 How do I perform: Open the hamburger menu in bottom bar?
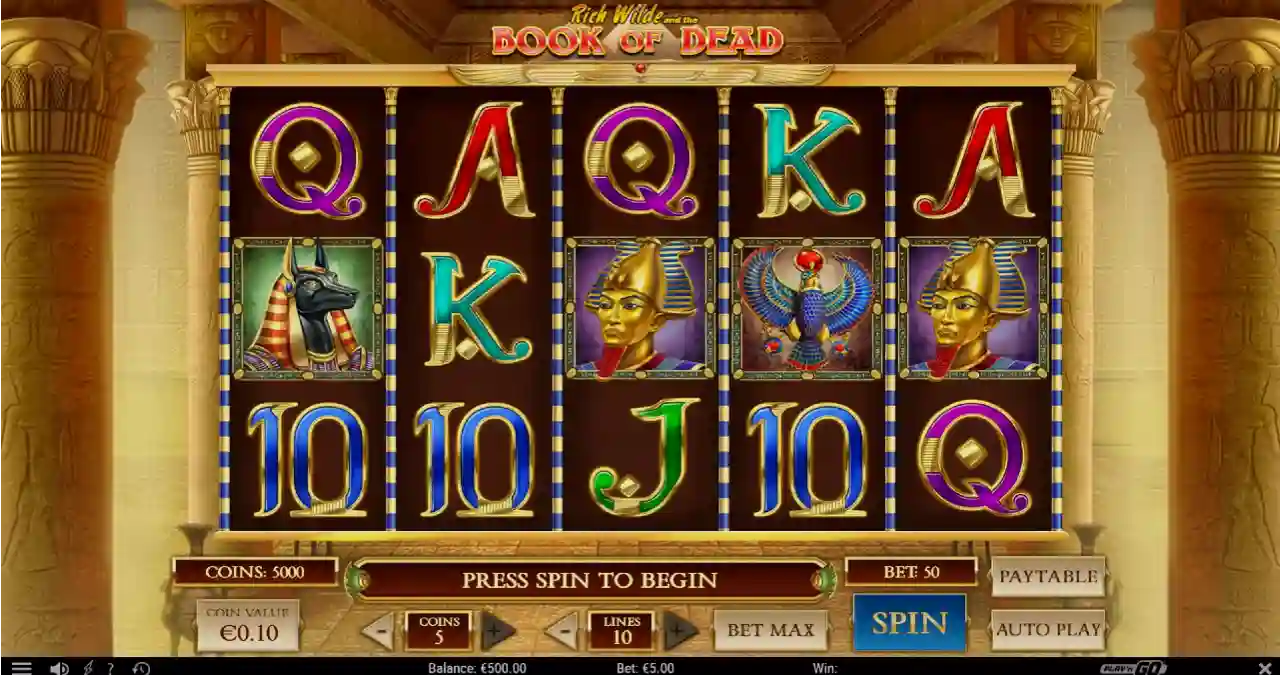[21, 668]
